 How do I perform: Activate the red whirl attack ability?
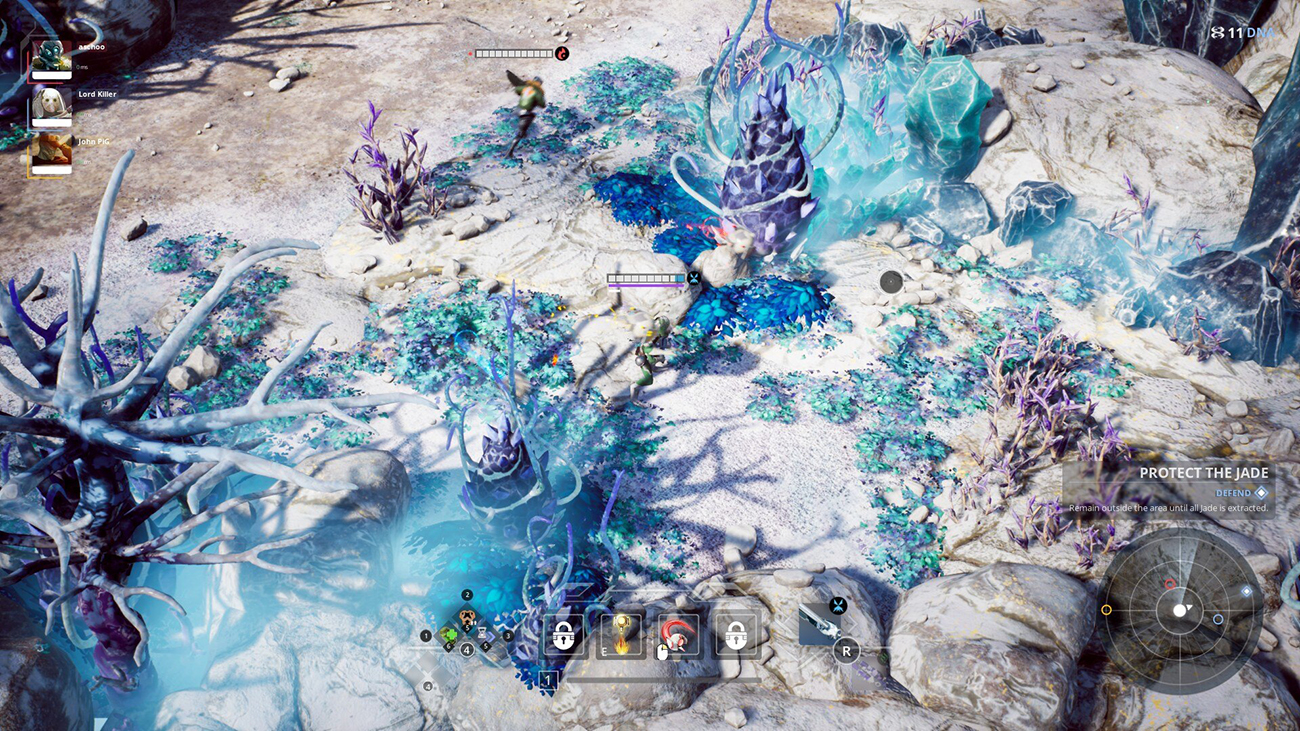pos(678,634)
